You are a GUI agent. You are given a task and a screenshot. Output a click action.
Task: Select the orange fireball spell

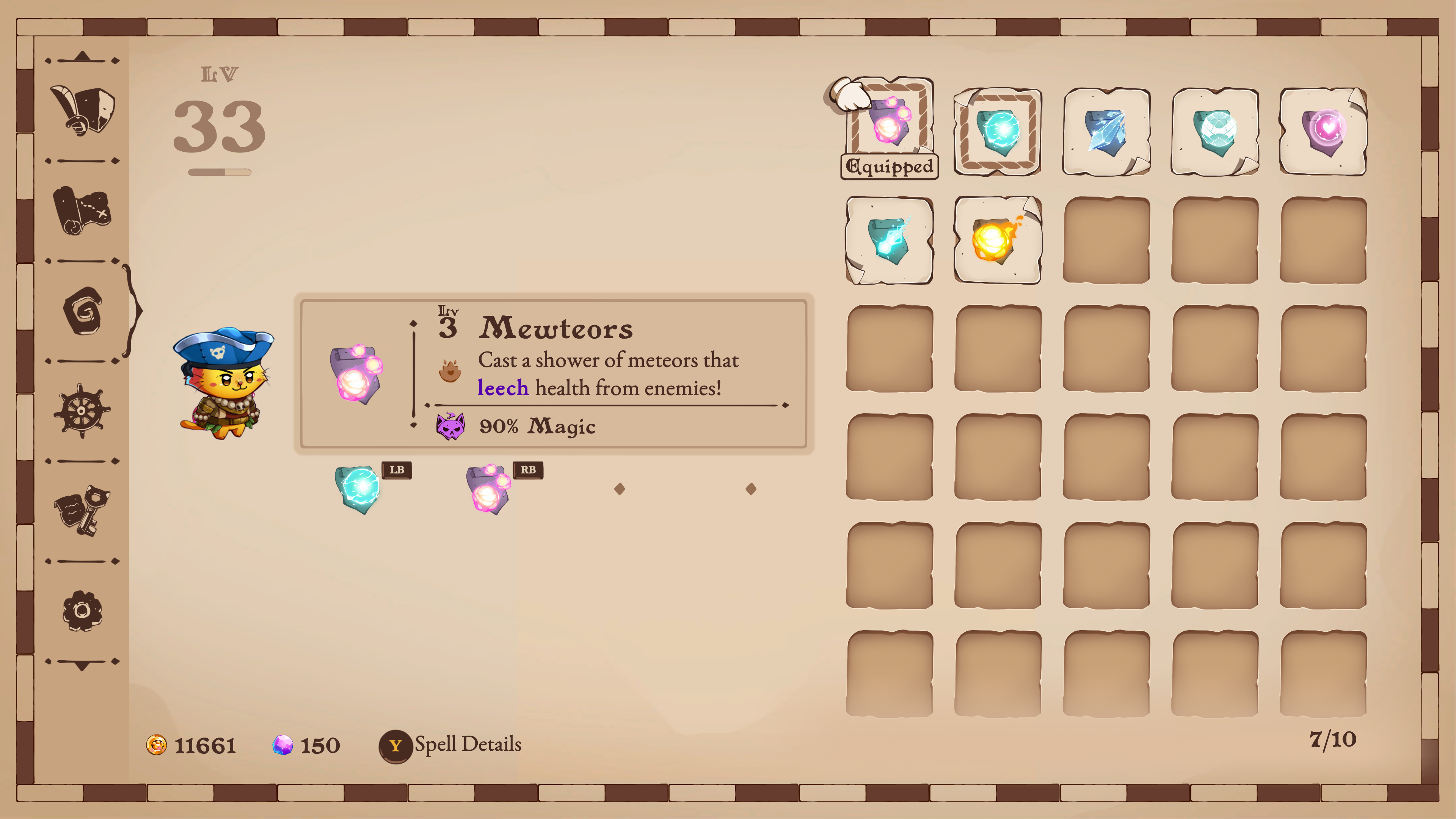click(x=998, y=240)
